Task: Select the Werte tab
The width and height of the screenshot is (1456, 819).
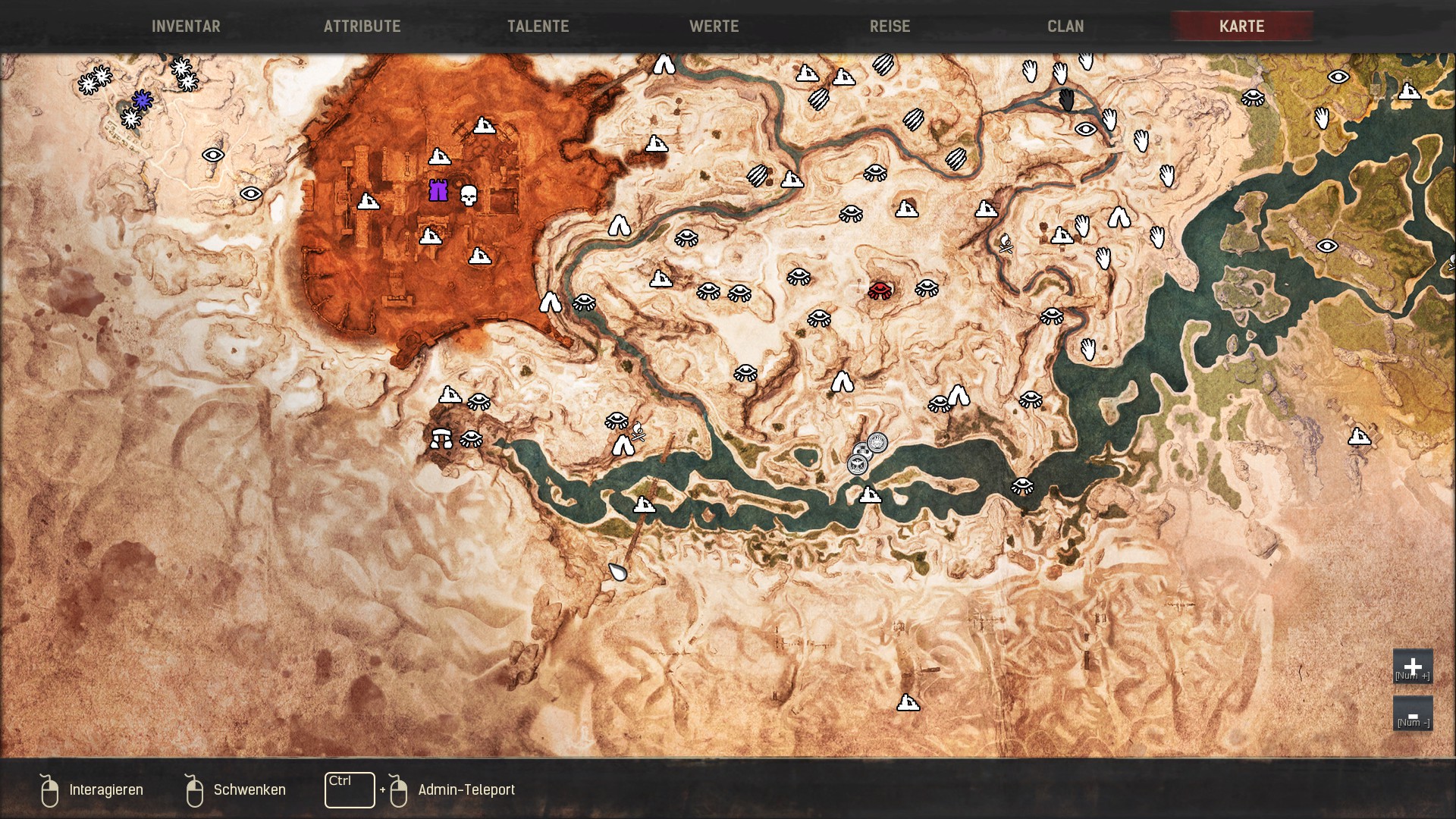Action: tap(714, 27)
